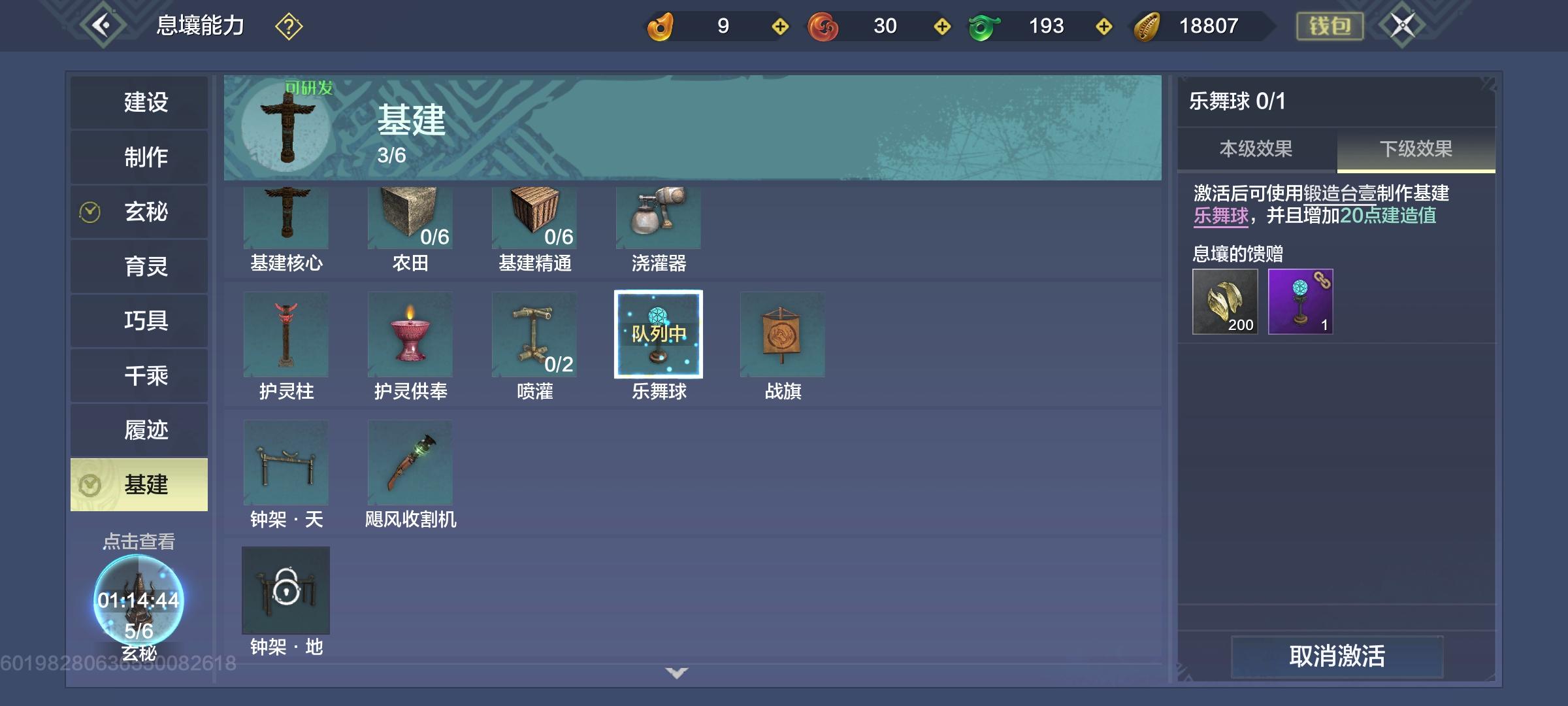1568x706 pixels.
Task: Select the 基建核心 totem item icon
Action: tap(286, 218)
